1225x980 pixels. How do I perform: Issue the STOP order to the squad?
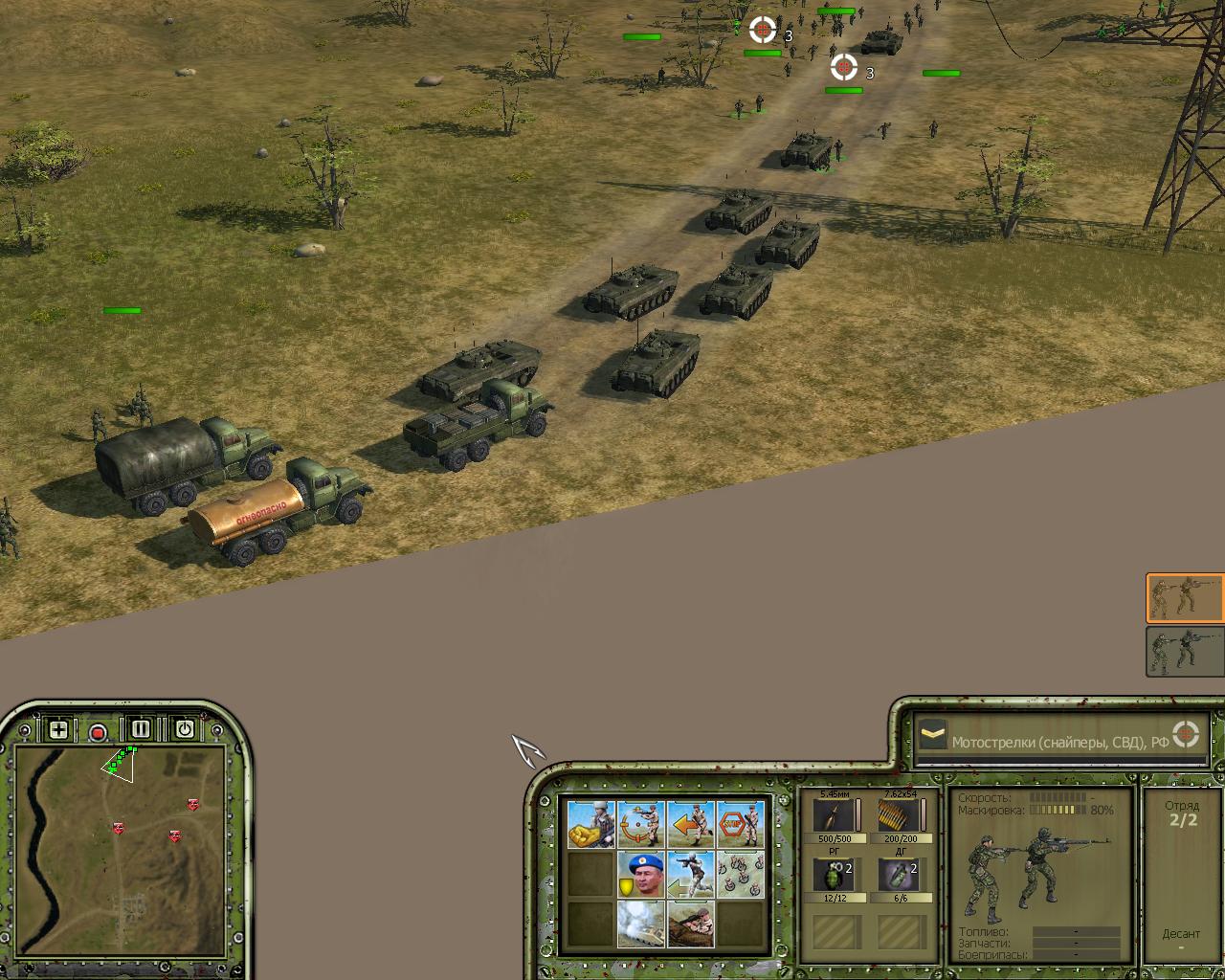click(740, 824)
